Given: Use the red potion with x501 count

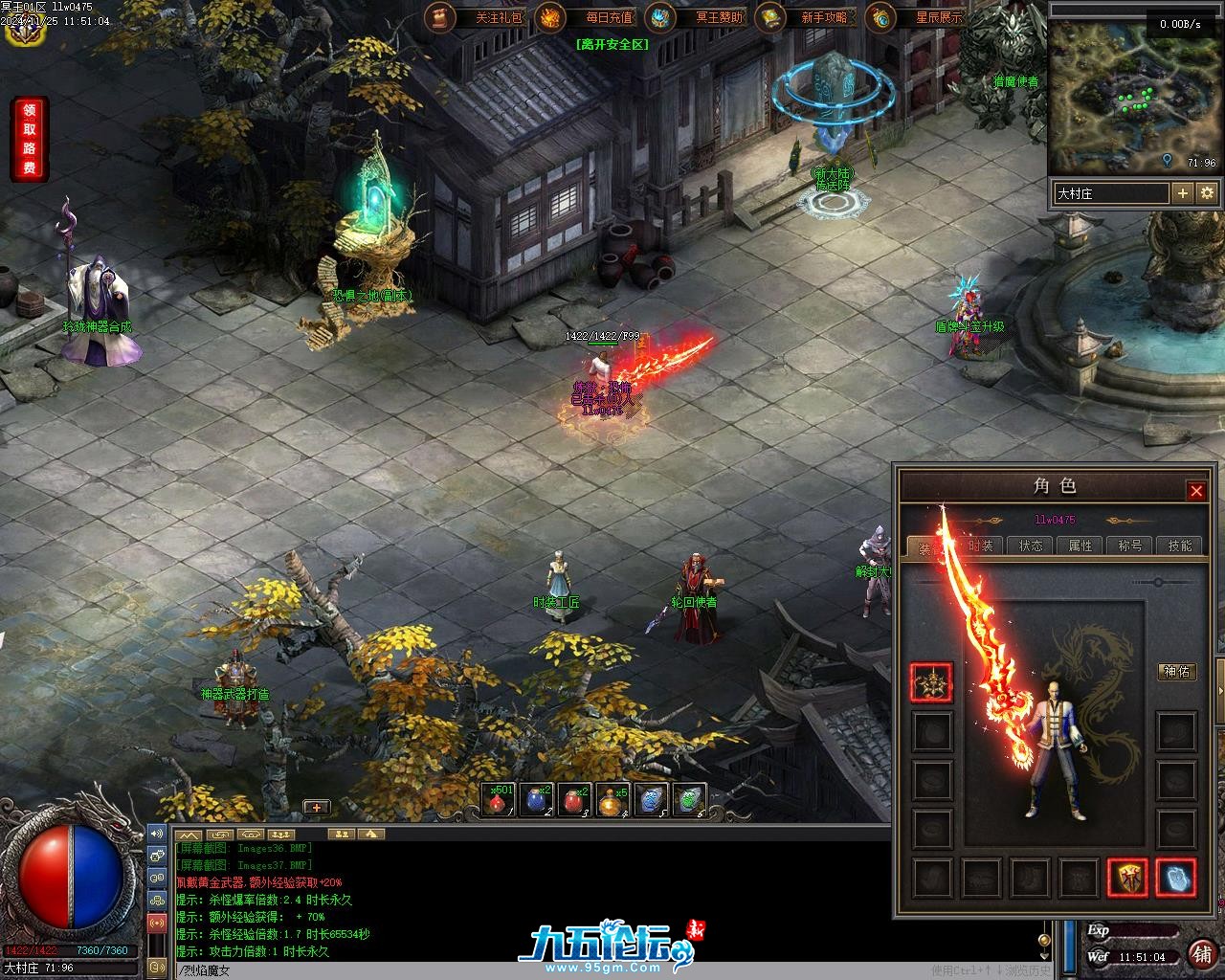Looking at the screenshot, I should [x=498, y=800].
